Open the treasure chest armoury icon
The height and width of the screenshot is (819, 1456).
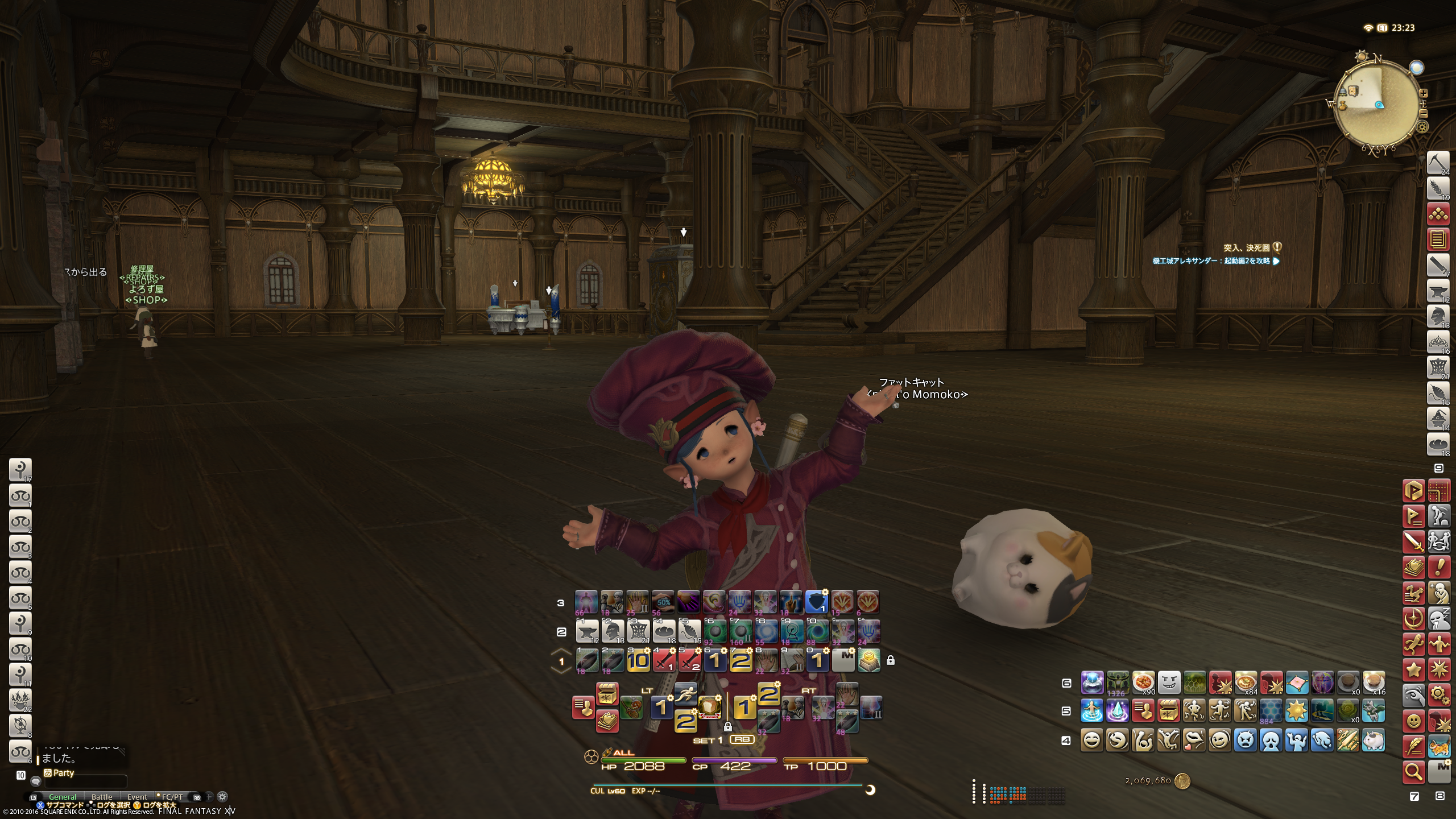[x=607, y=694]
